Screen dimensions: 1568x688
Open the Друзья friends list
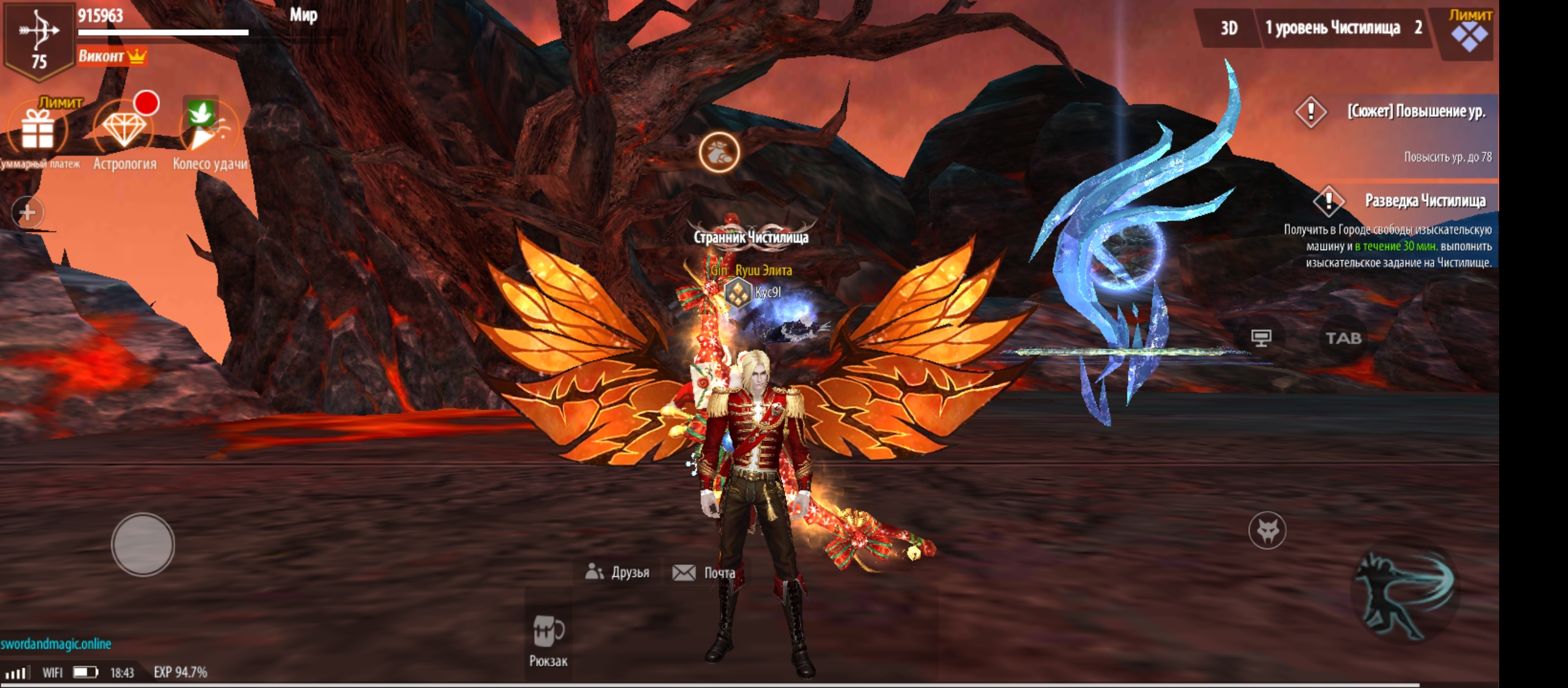pyautogui.click(x=618, y=572)
